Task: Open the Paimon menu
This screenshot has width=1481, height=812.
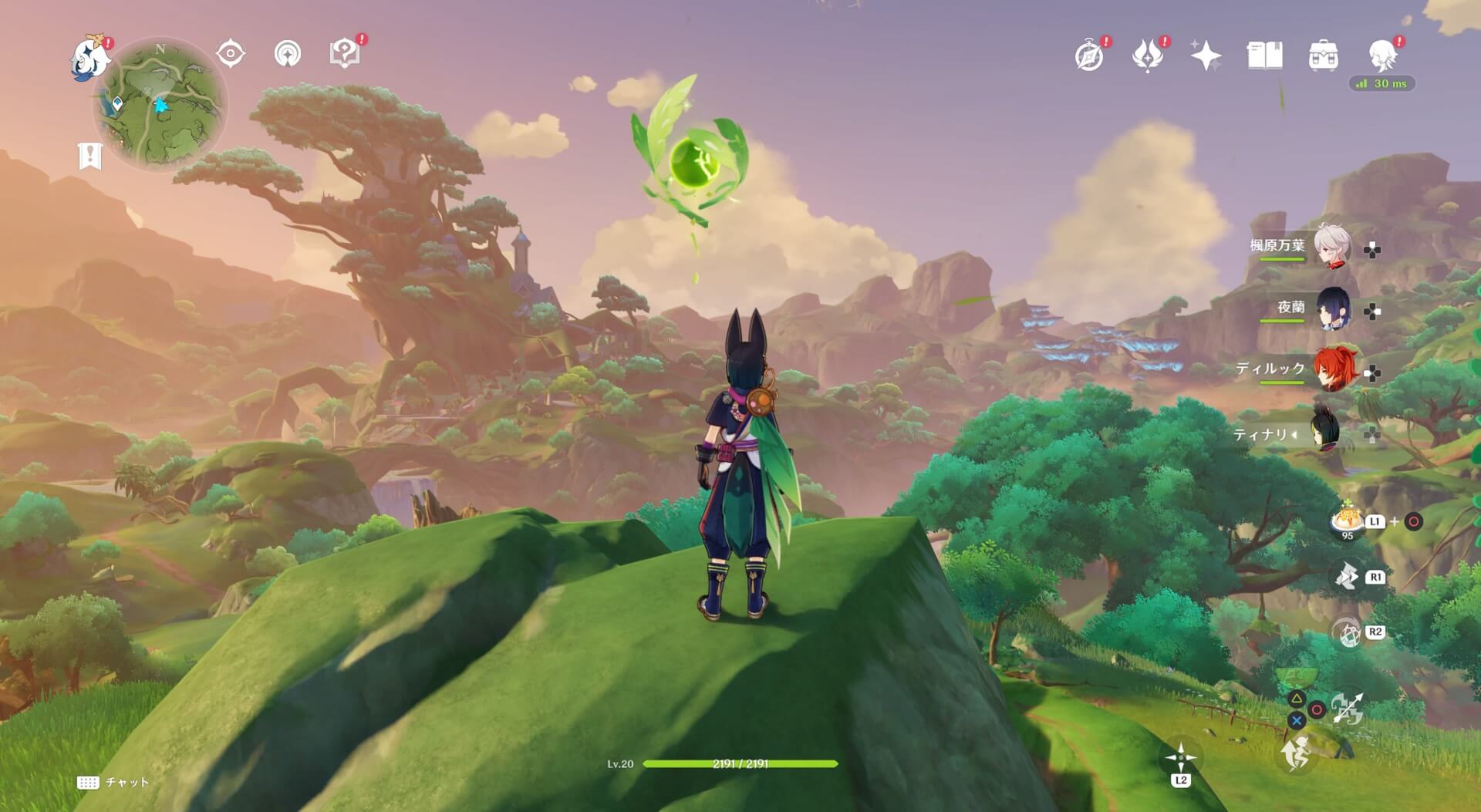Action: (90, 59)
